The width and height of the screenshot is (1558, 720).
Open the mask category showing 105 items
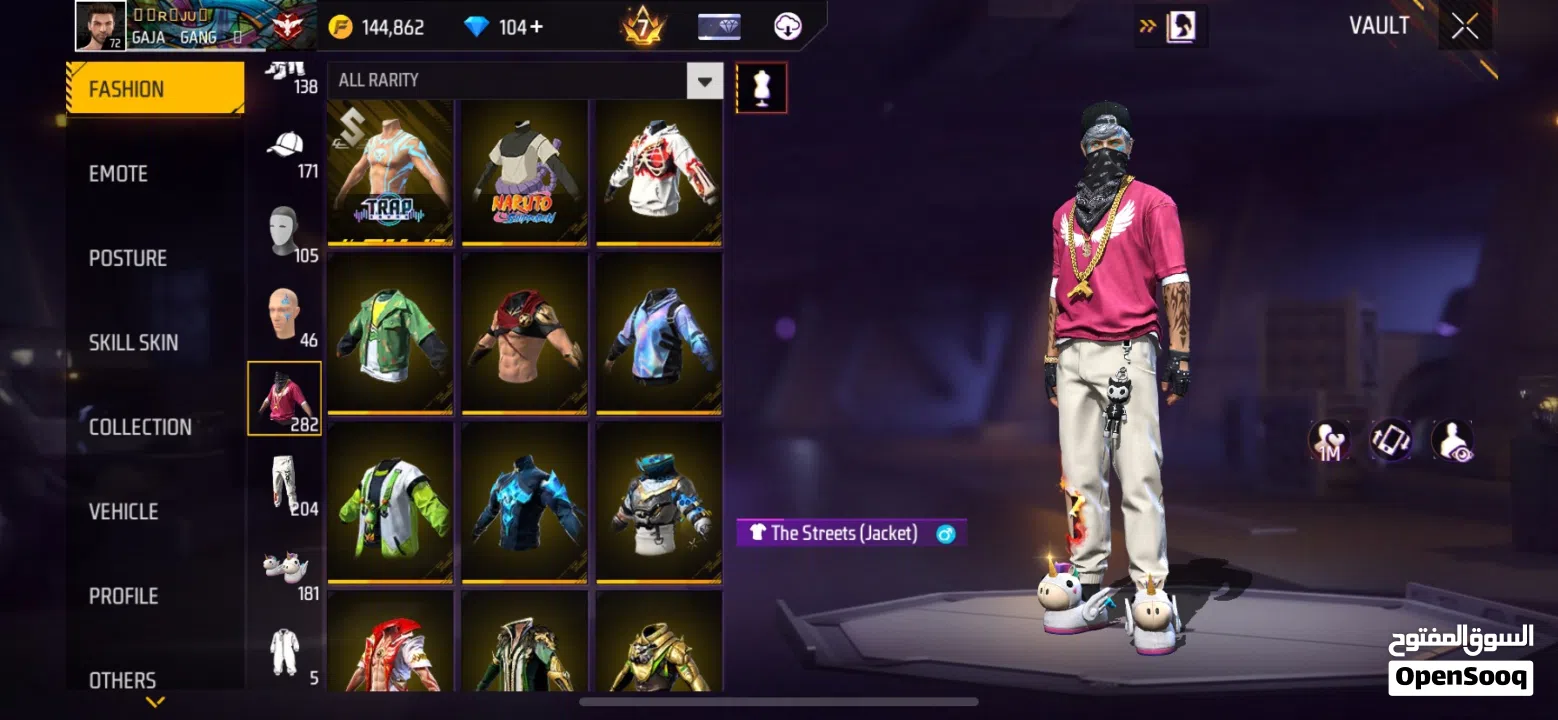(284, 230)
